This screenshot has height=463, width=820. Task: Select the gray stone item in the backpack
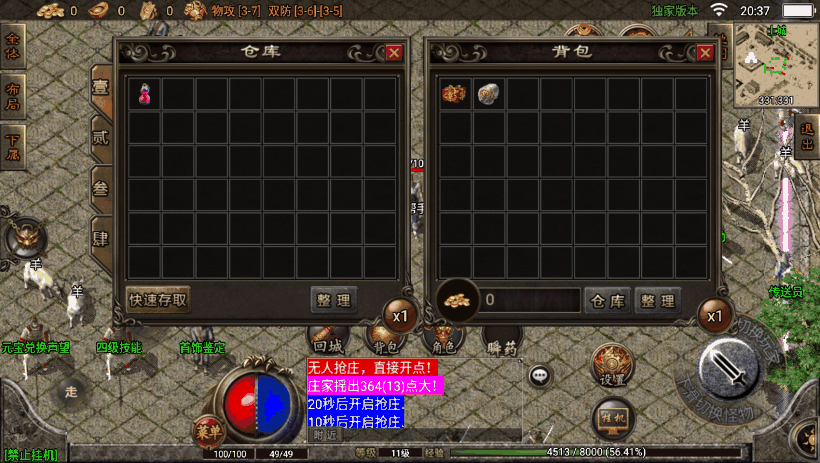(489, 94)
